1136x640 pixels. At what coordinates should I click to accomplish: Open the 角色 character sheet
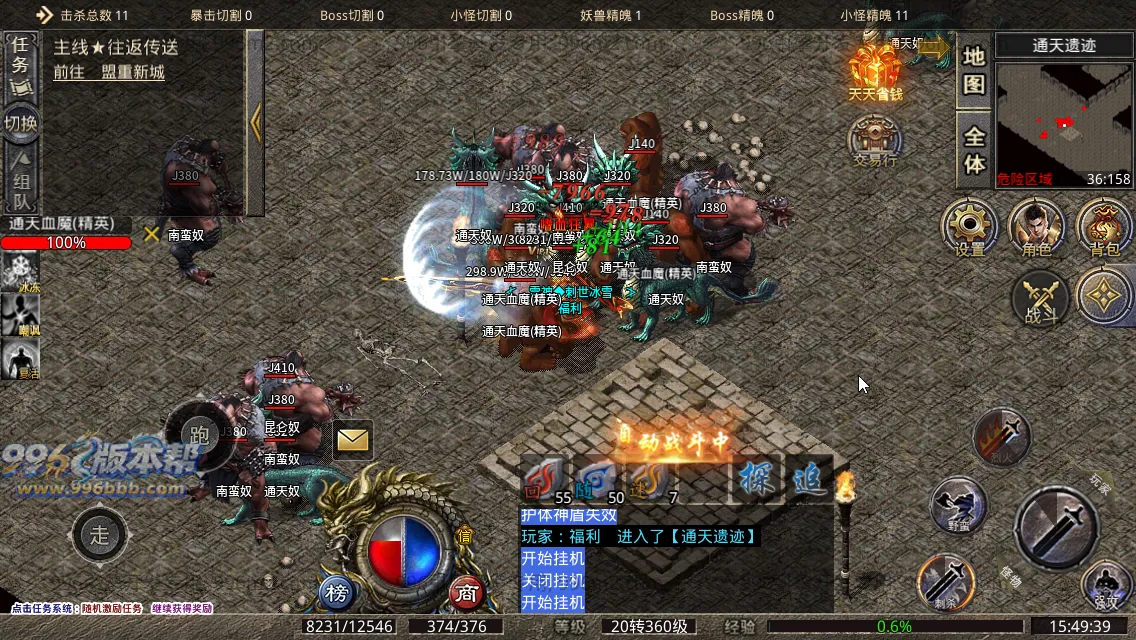pos(1036,227)
